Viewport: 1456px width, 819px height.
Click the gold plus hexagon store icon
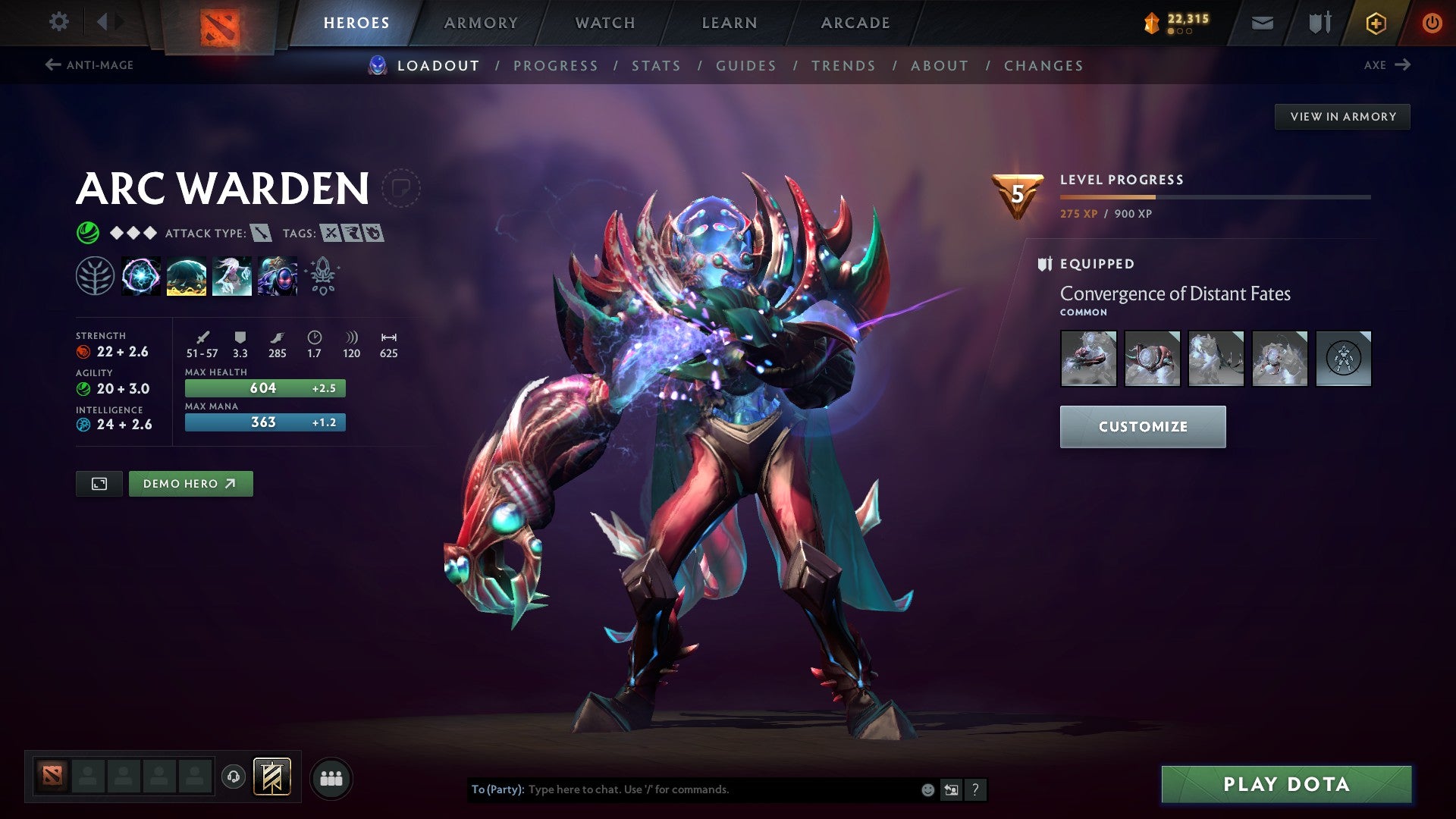coord(1376,22)
